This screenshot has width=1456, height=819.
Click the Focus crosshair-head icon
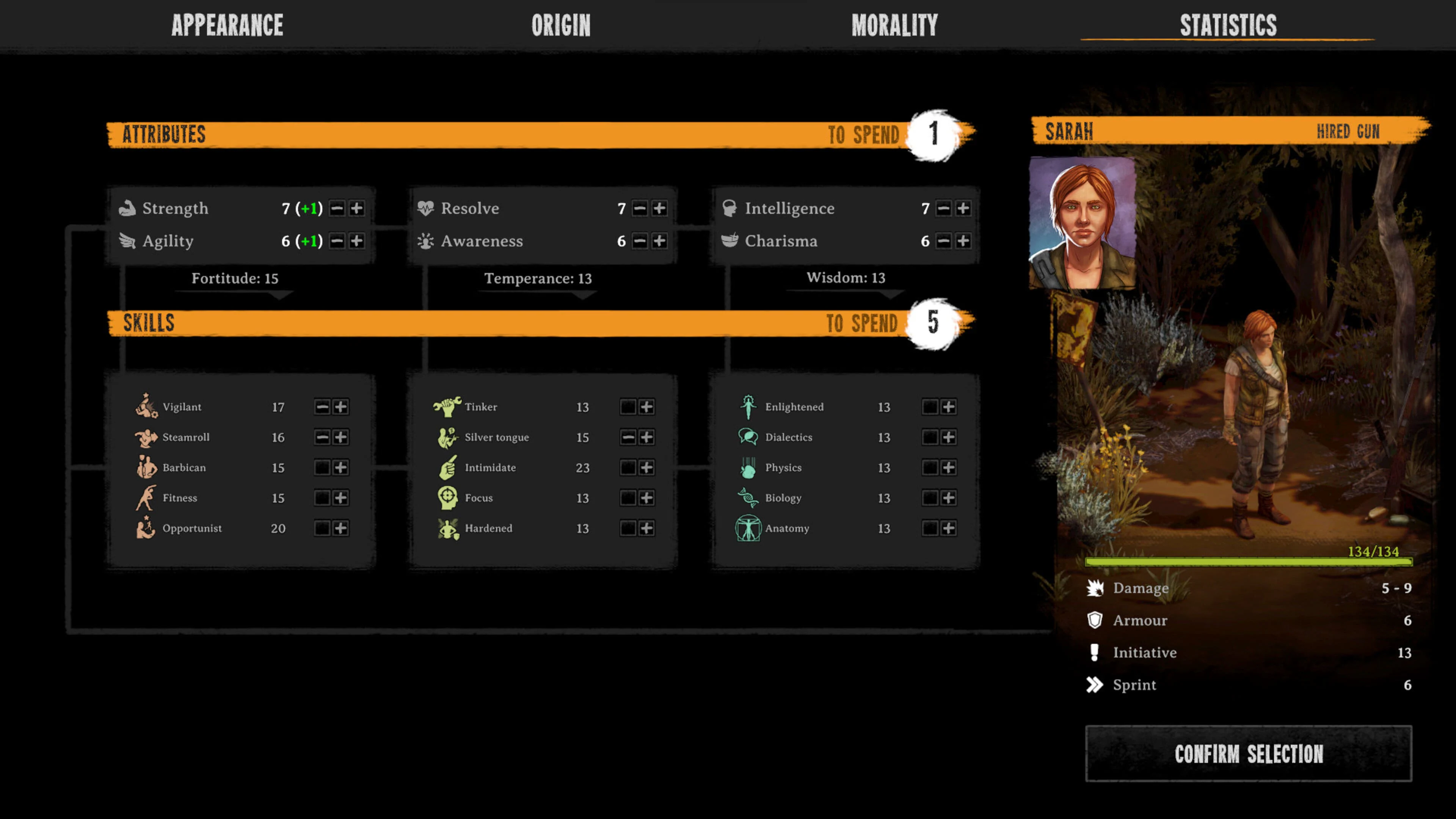(448, 498)
